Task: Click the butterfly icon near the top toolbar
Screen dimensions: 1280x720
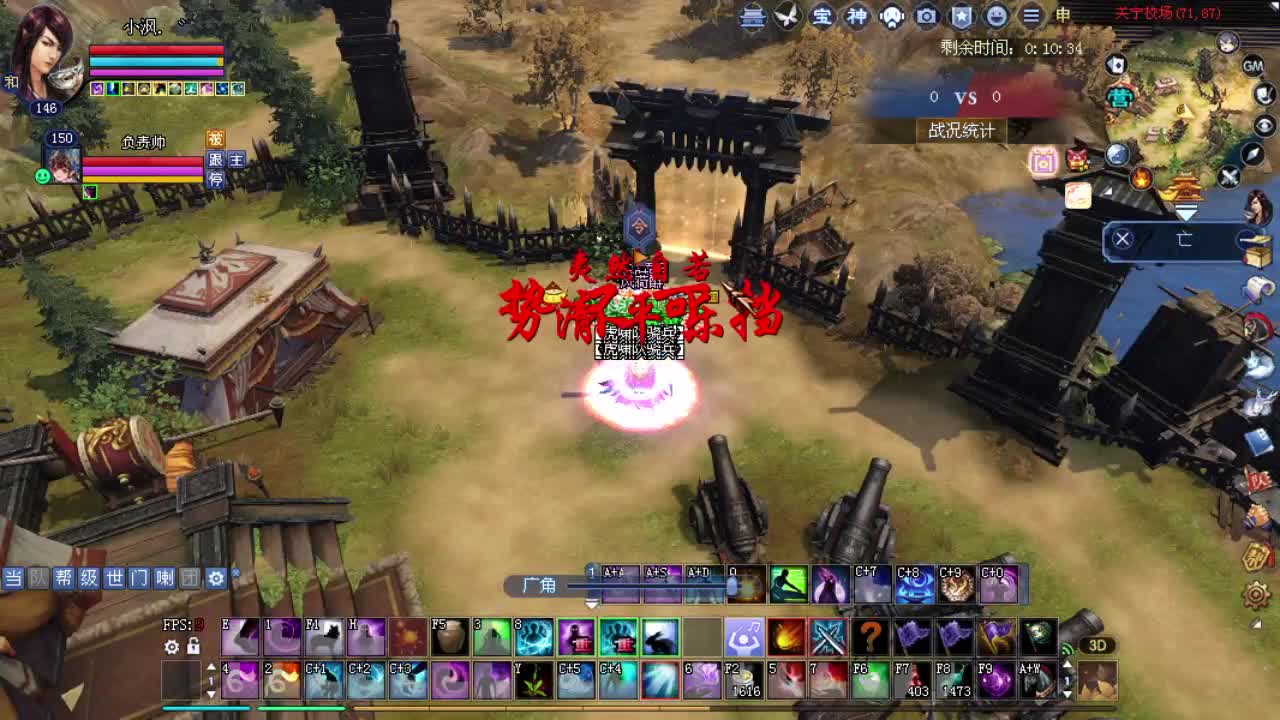Action: pos(785,17)
